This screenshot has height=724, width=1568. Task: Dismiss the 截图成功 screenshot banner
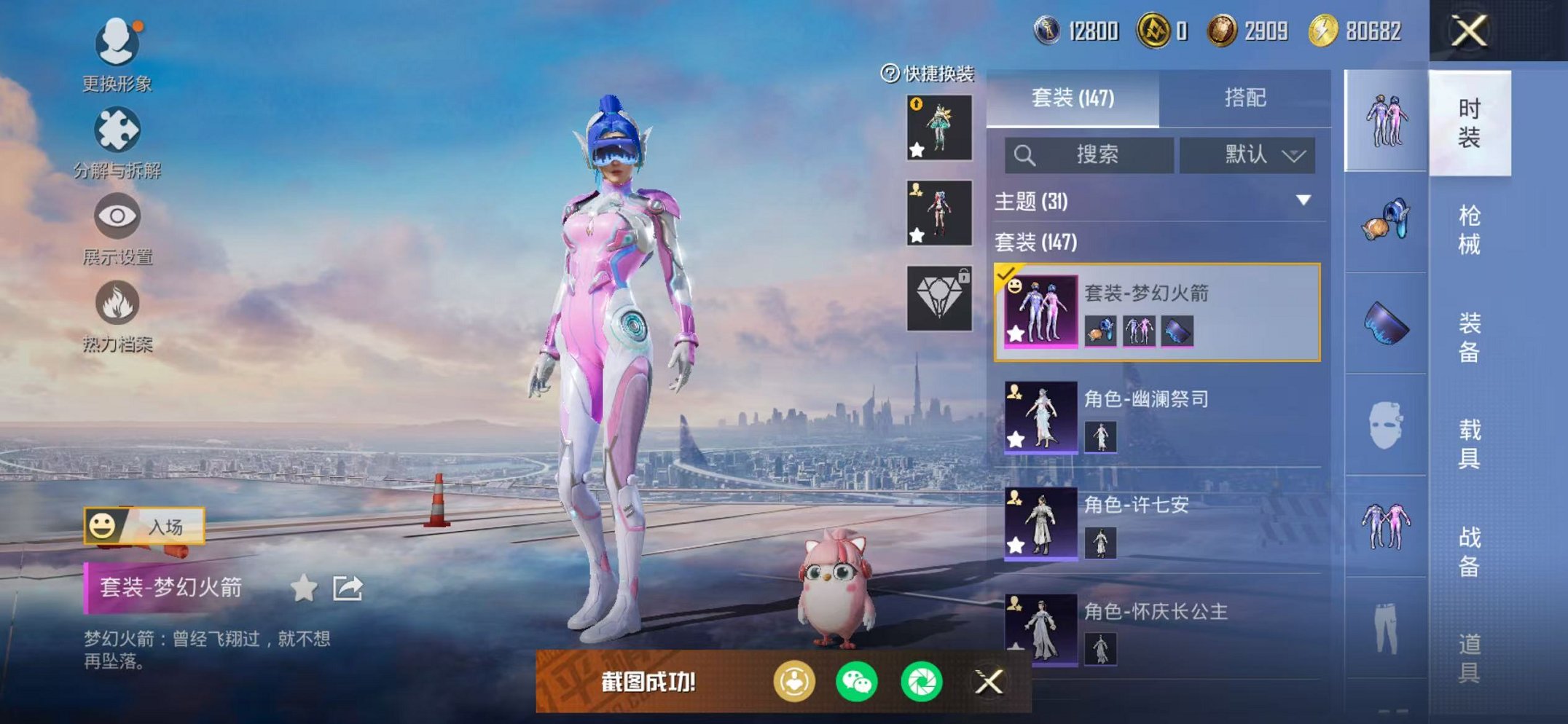pos(989,682)
